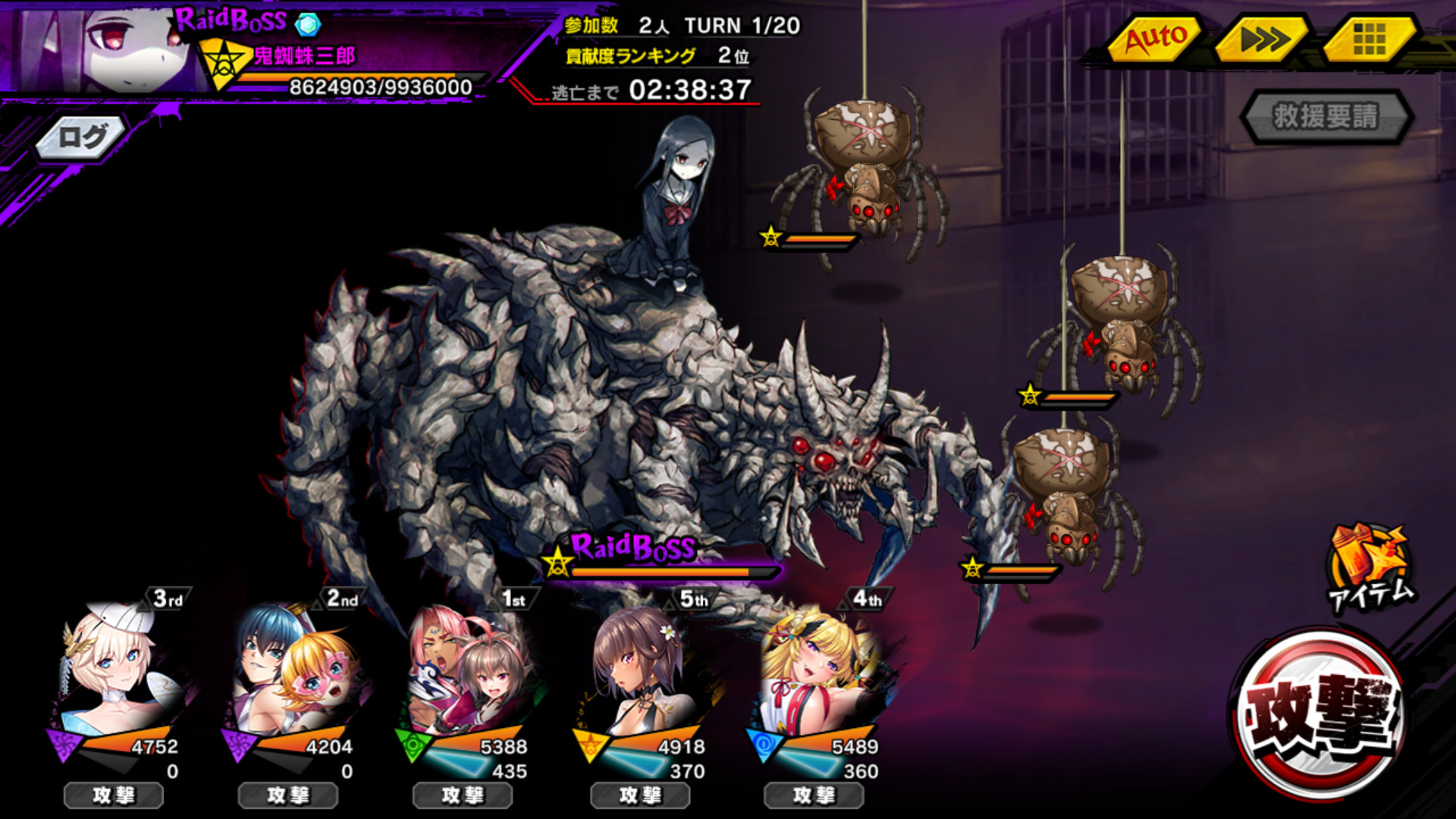Choose attack for the 4th-order blonde character

click(814, 795)
